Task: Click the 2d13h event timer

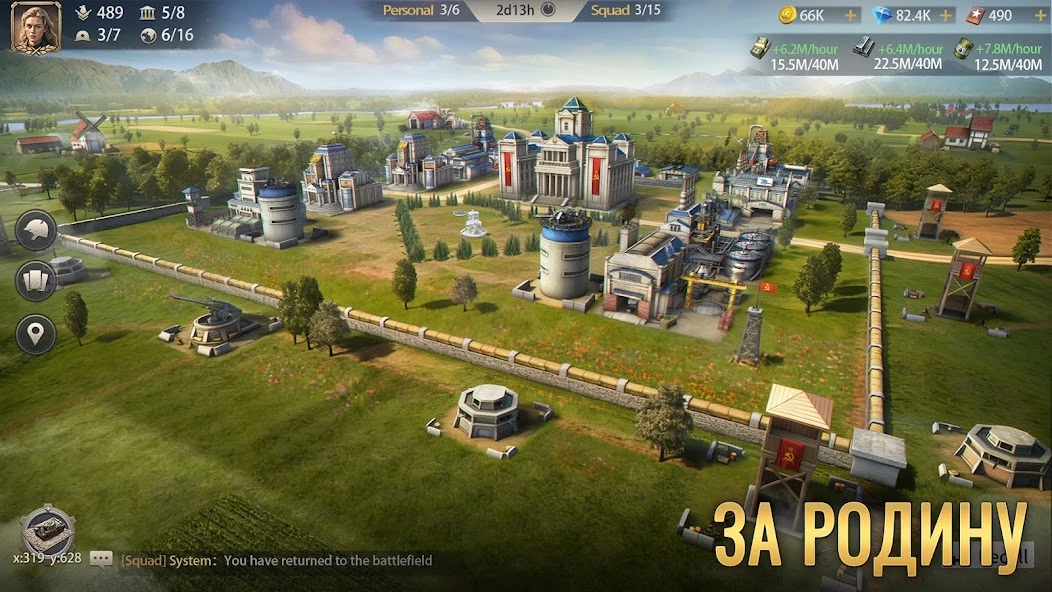Action: (x=525, y=11)
